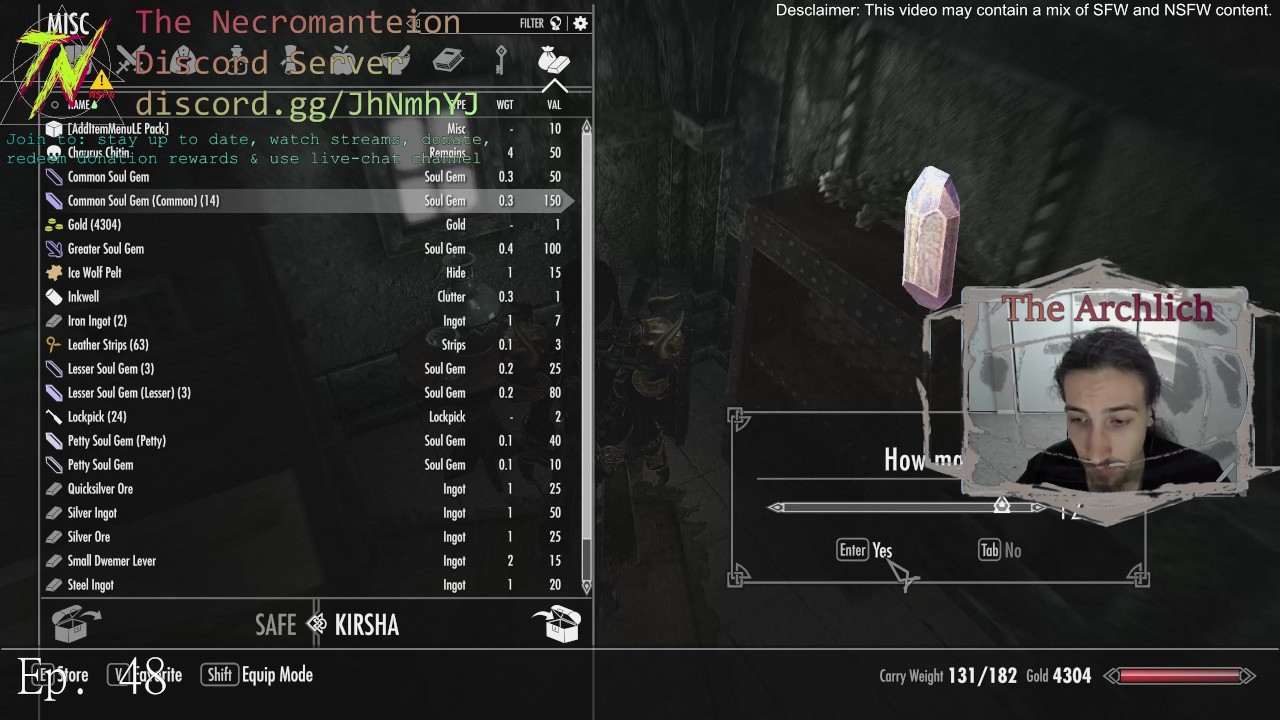The width and height of the screenshot is (1280, 720).
Task: Select the Misc pouch category tab
Action: coord(553,61)
